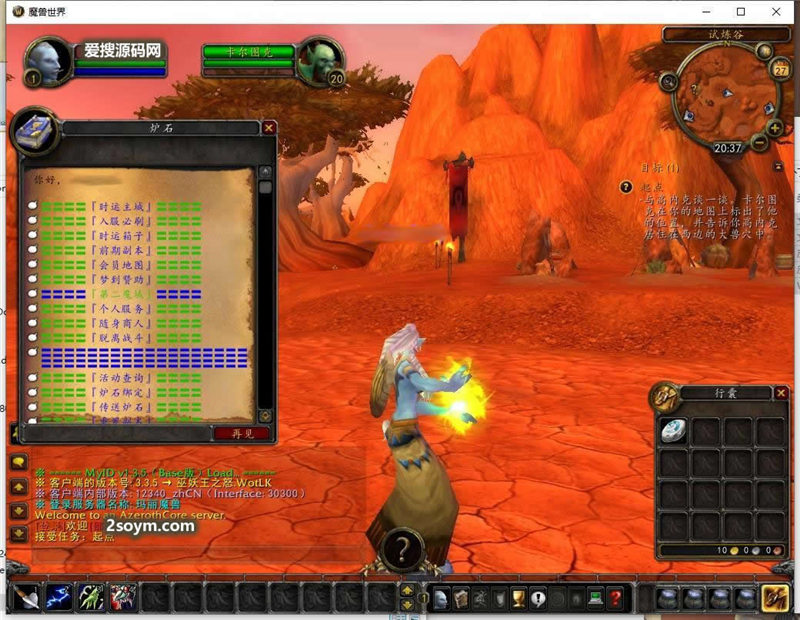Open the 活动查询 gossip option

click(x=119, y=378)
